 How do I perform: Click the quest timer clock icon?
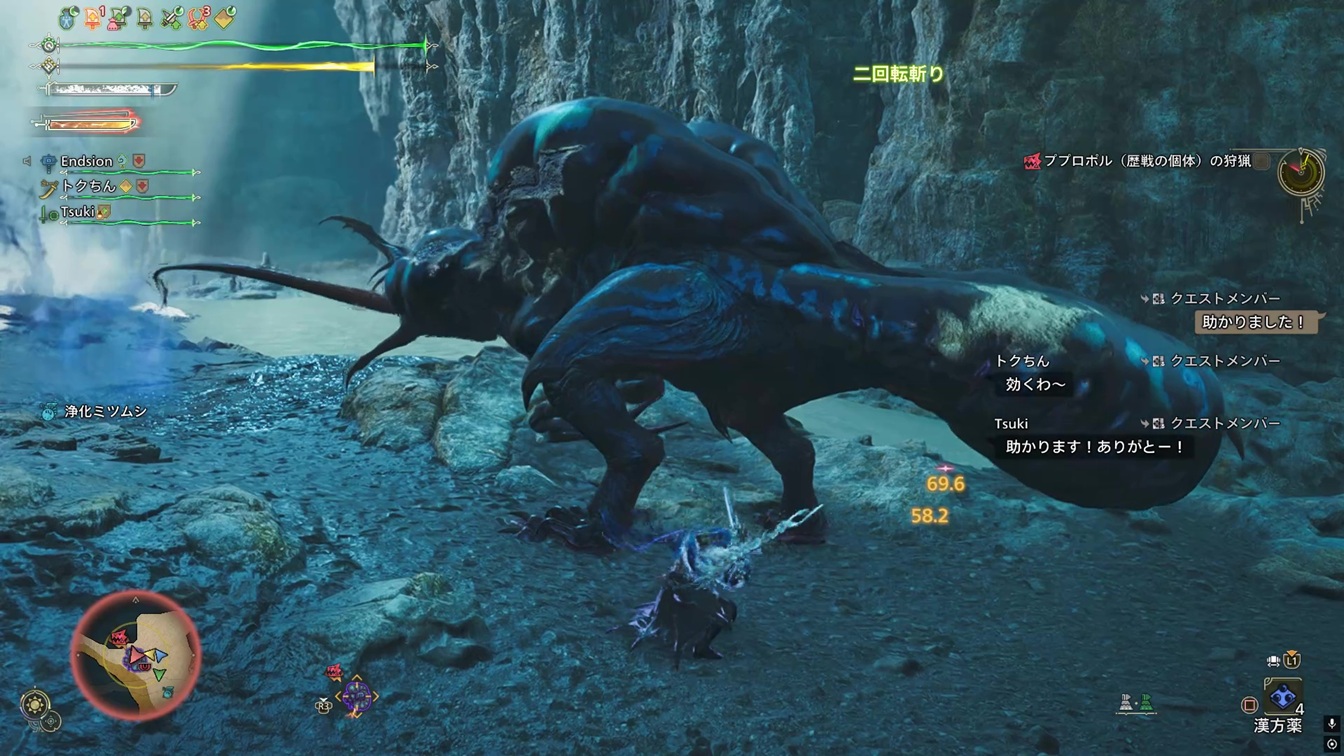click(x=1300, y=173)
